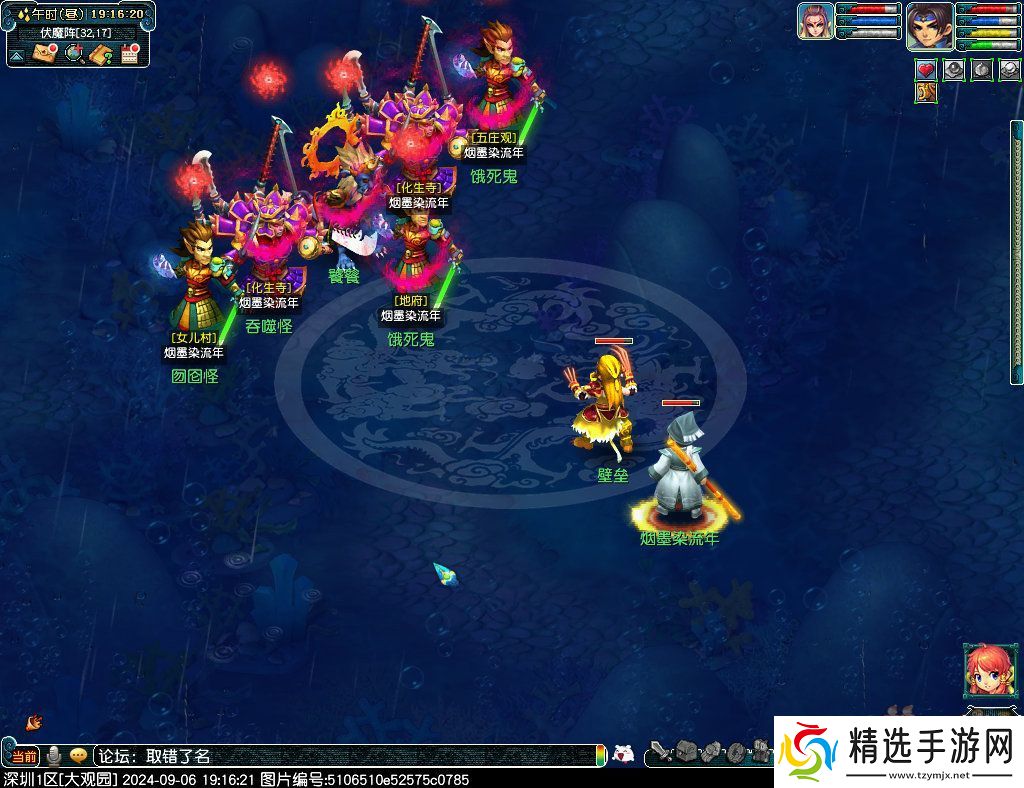The height and width of the screenshot is (788, 1024).
Task: Click the small orange hand icon above chat
Action: pos(34,721)
